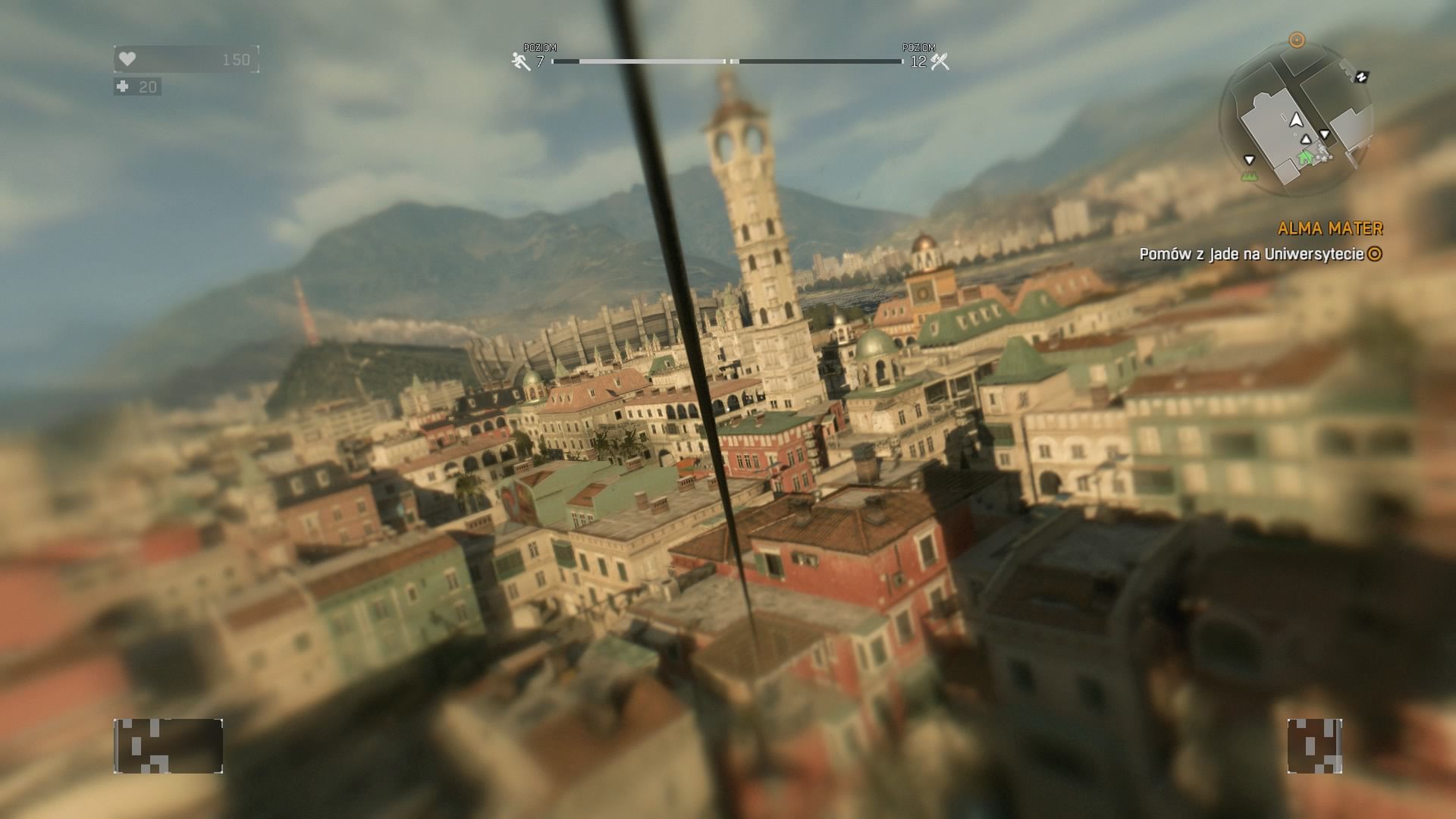
Task: Select the crossed weapons icon by Poziom 12
Action: click(939, 60)
